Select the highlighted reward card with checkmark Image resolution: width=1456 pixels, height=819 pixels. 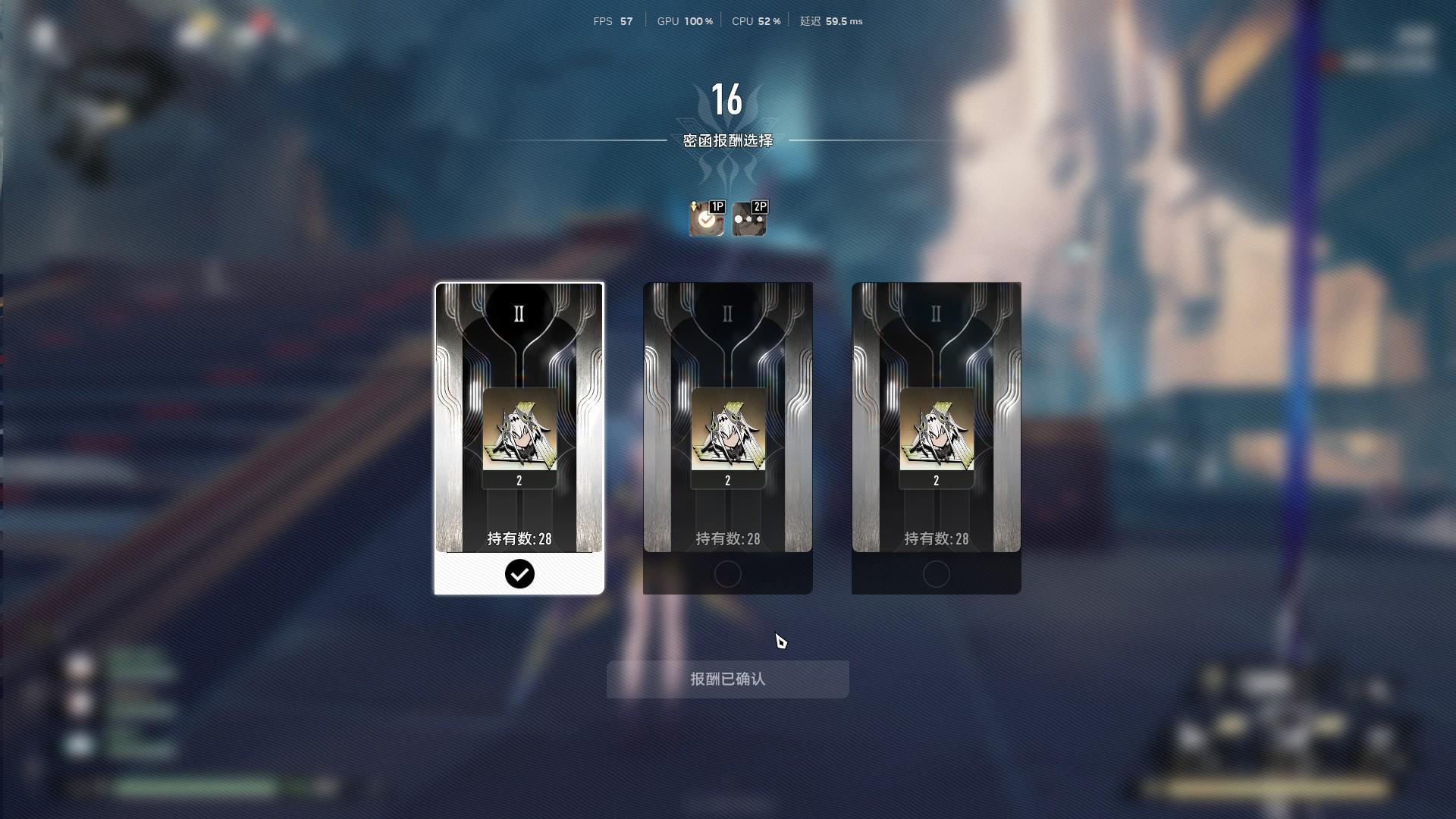[x=519, y=438]
